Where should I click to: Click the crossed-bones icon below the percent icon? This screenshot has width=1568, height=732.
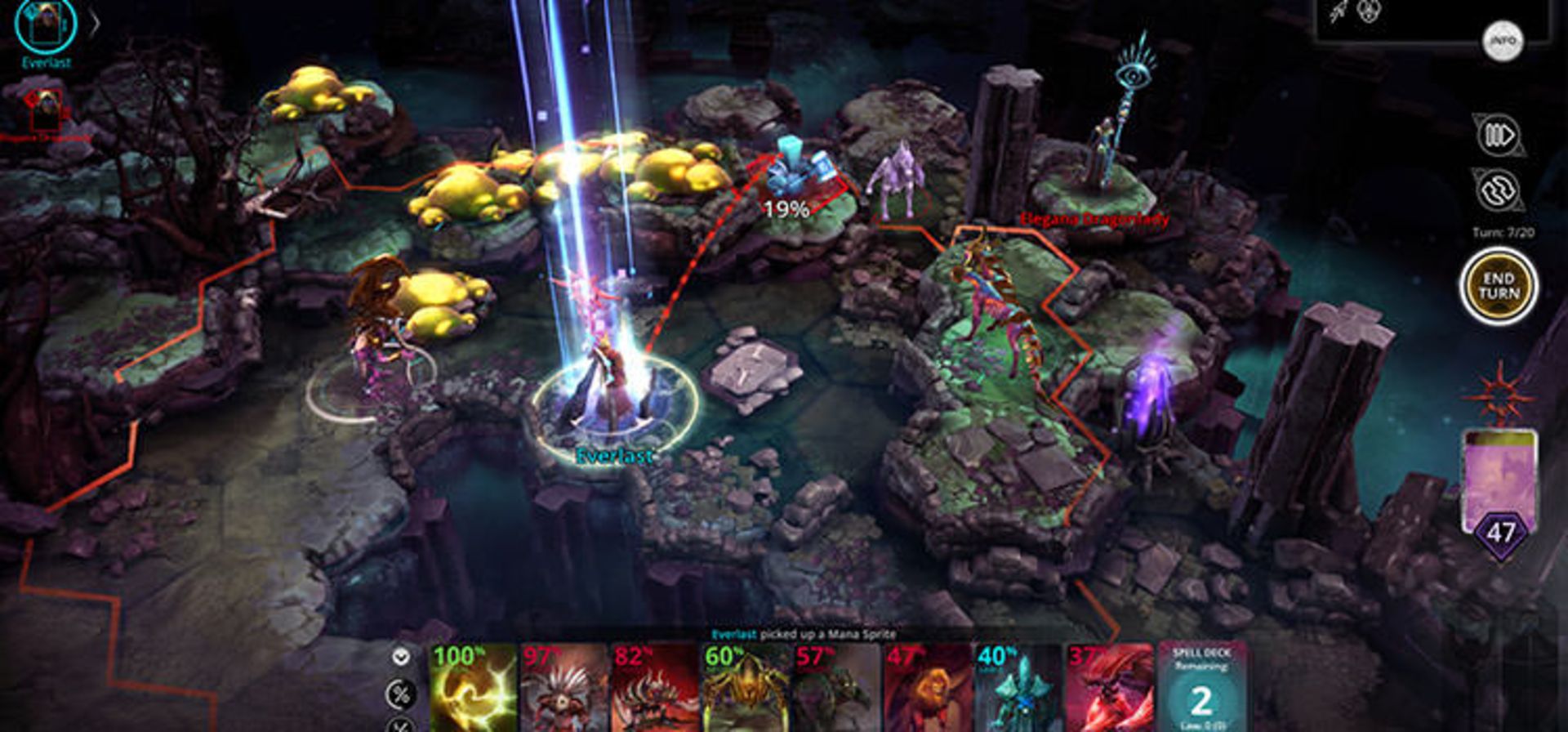click(x=399, y=727)
